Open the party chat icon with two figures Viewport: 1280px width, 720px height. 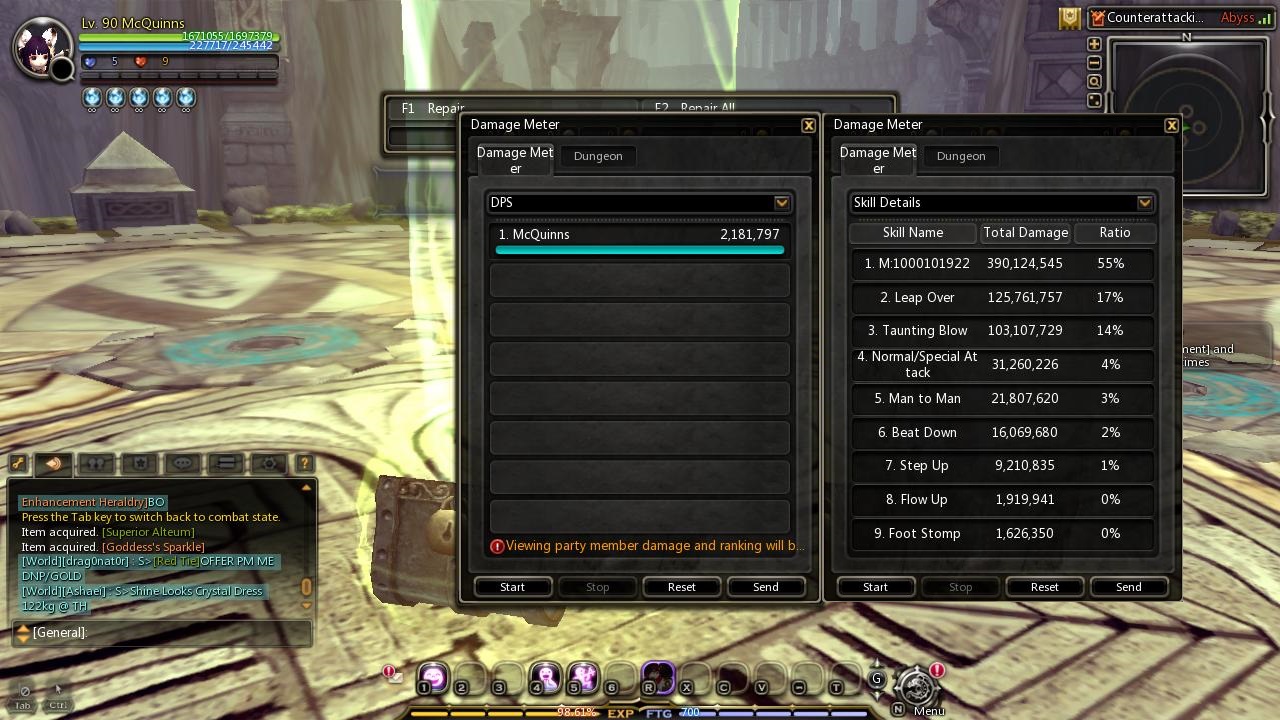(95, 463)
